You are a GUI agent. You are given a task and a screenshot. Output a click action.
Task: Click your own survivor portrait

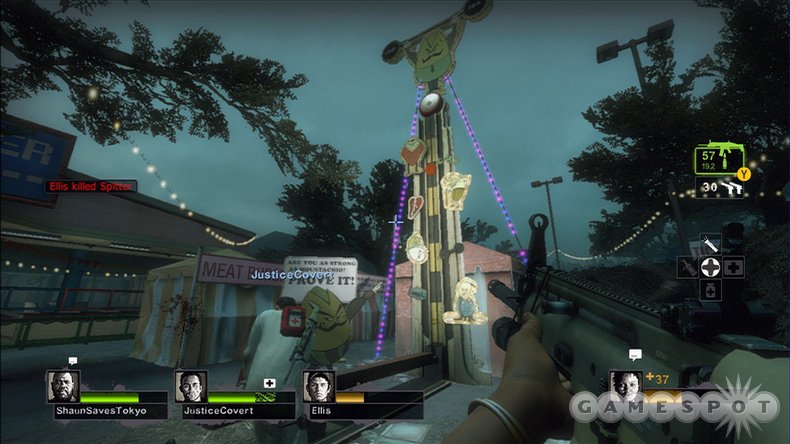[x=626, y=386]
